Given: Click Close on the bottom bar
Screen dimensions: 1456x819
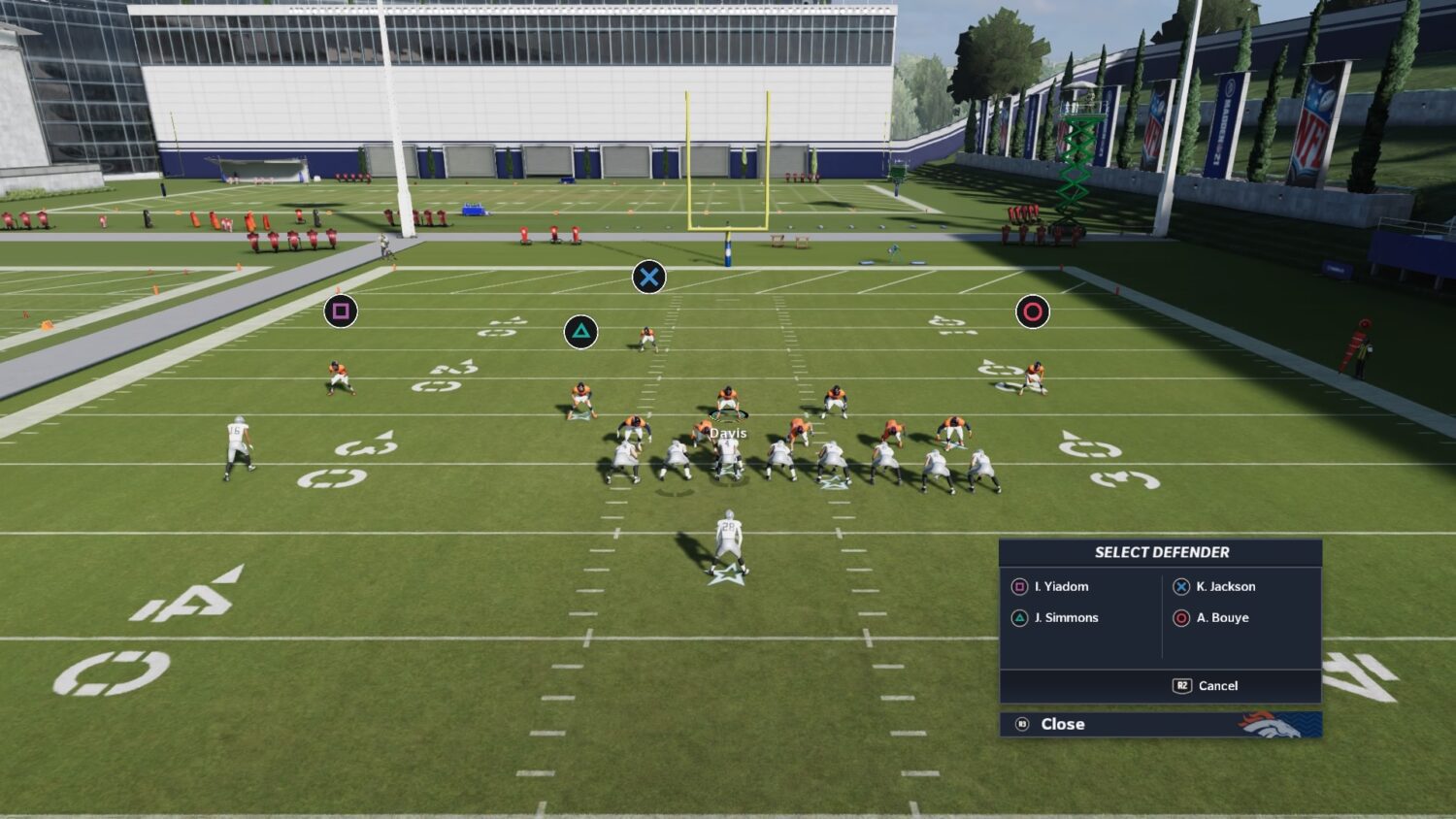Looking at the screenshot, I should tap(1063, 724).
